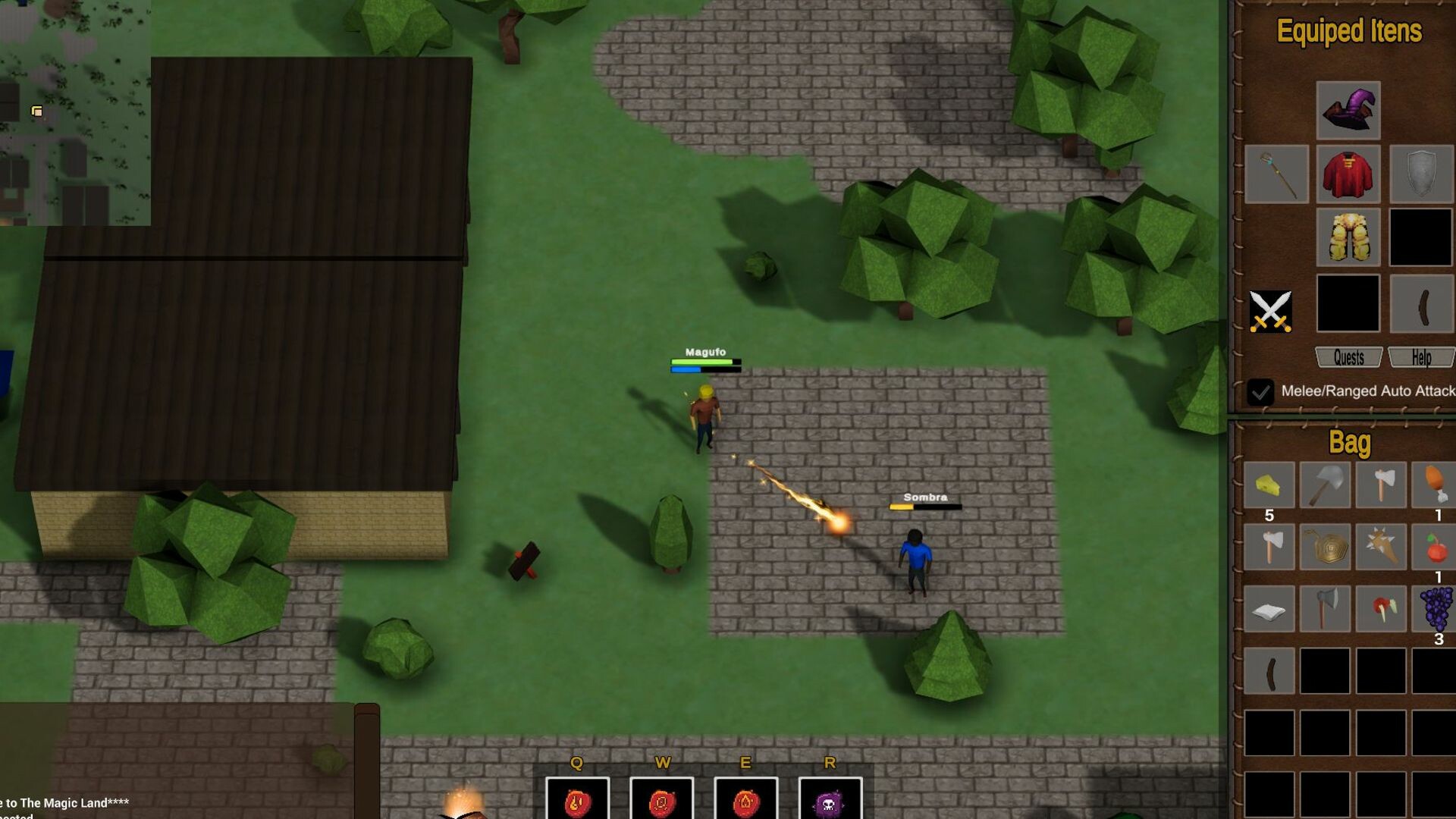Click the equipped red shirt

(x=1348, y=175)
